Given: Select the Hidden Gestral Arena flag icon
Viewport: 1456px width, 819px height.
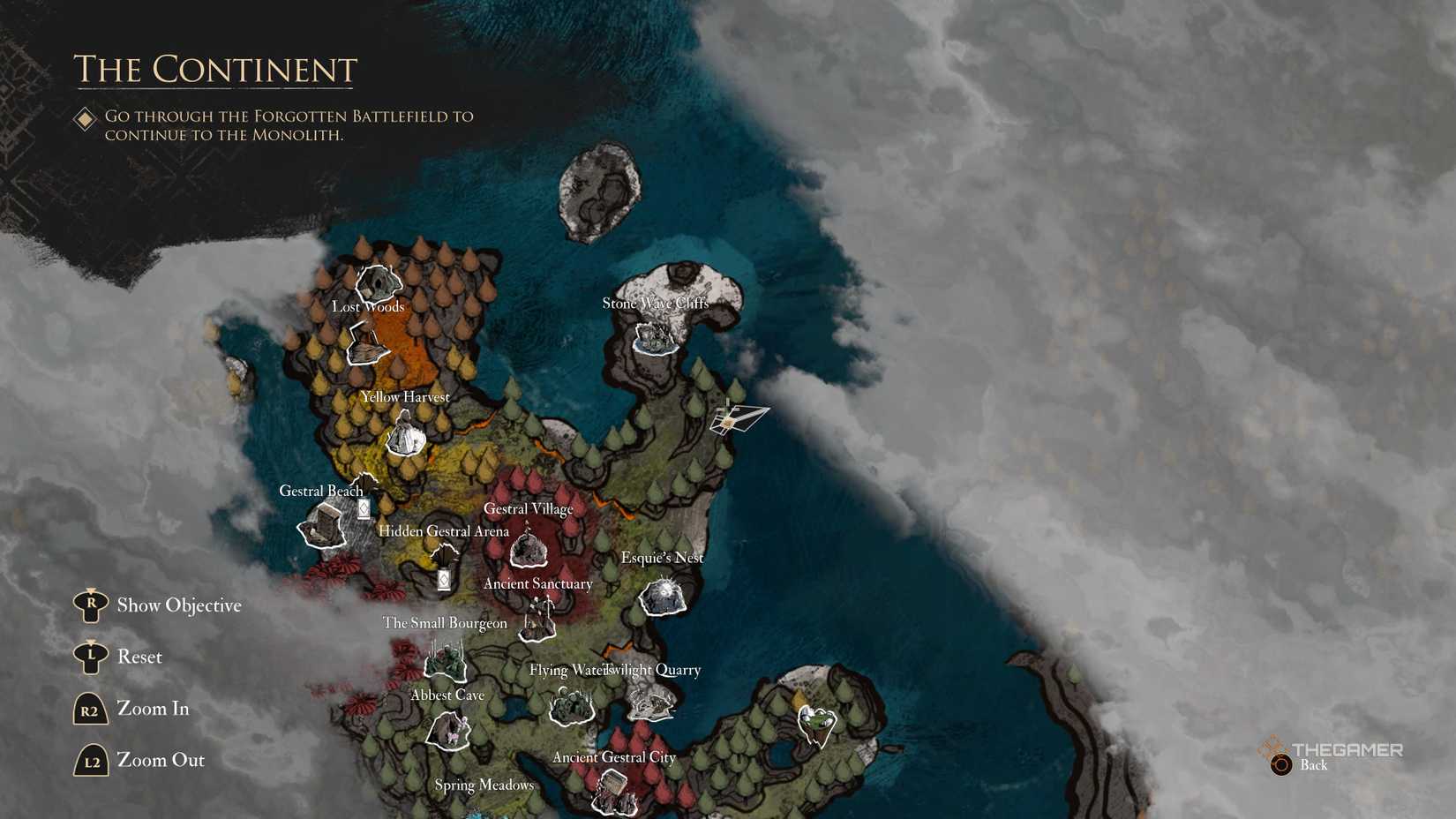Looking at the screenshot, I should (x=444, y=579).
